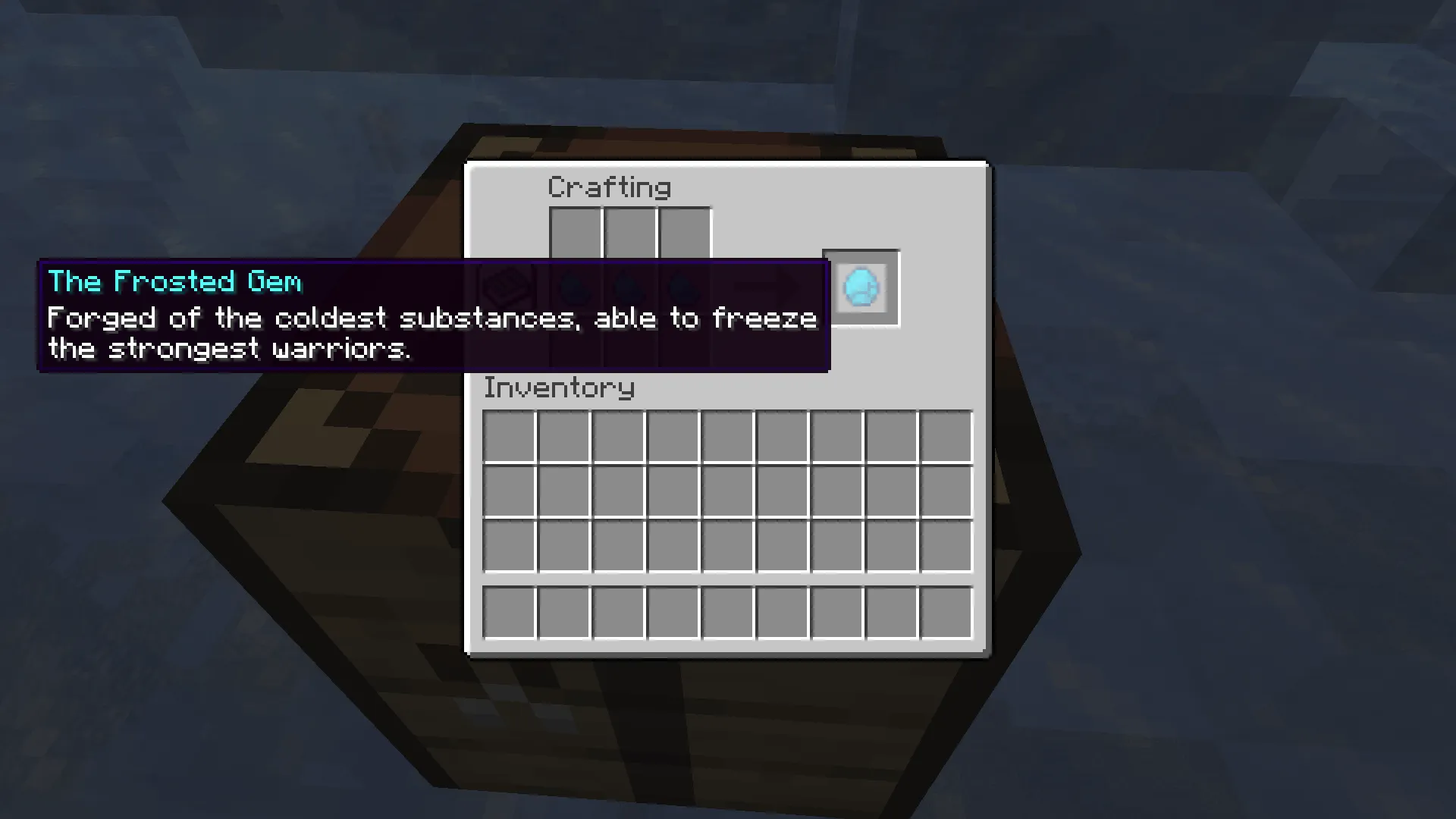Click The Frosted Gem tooltip title text

pyautogui.click(x=174, y=281)
